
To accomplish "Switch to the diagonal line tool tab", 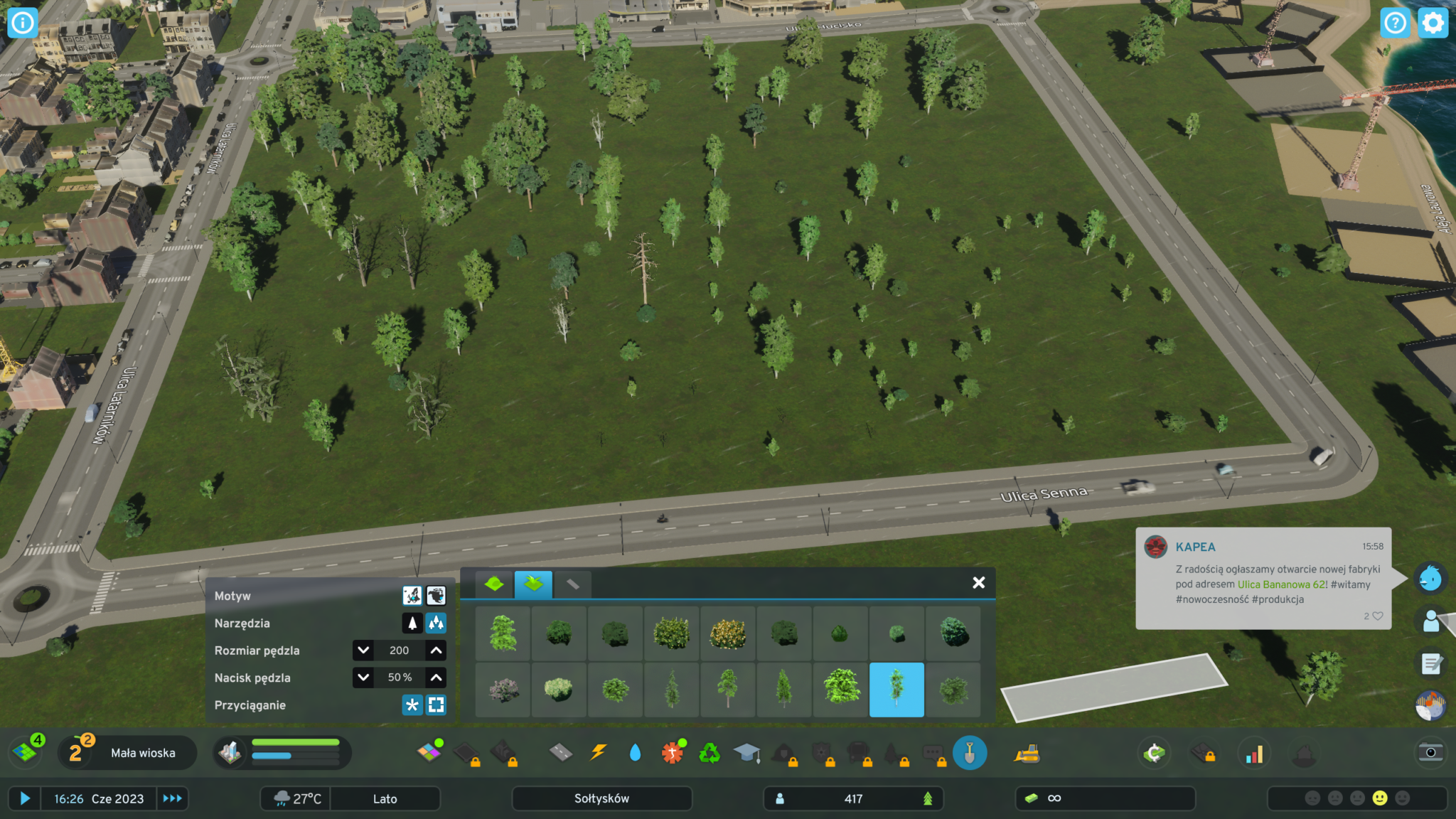I will [x=572, y=584].
